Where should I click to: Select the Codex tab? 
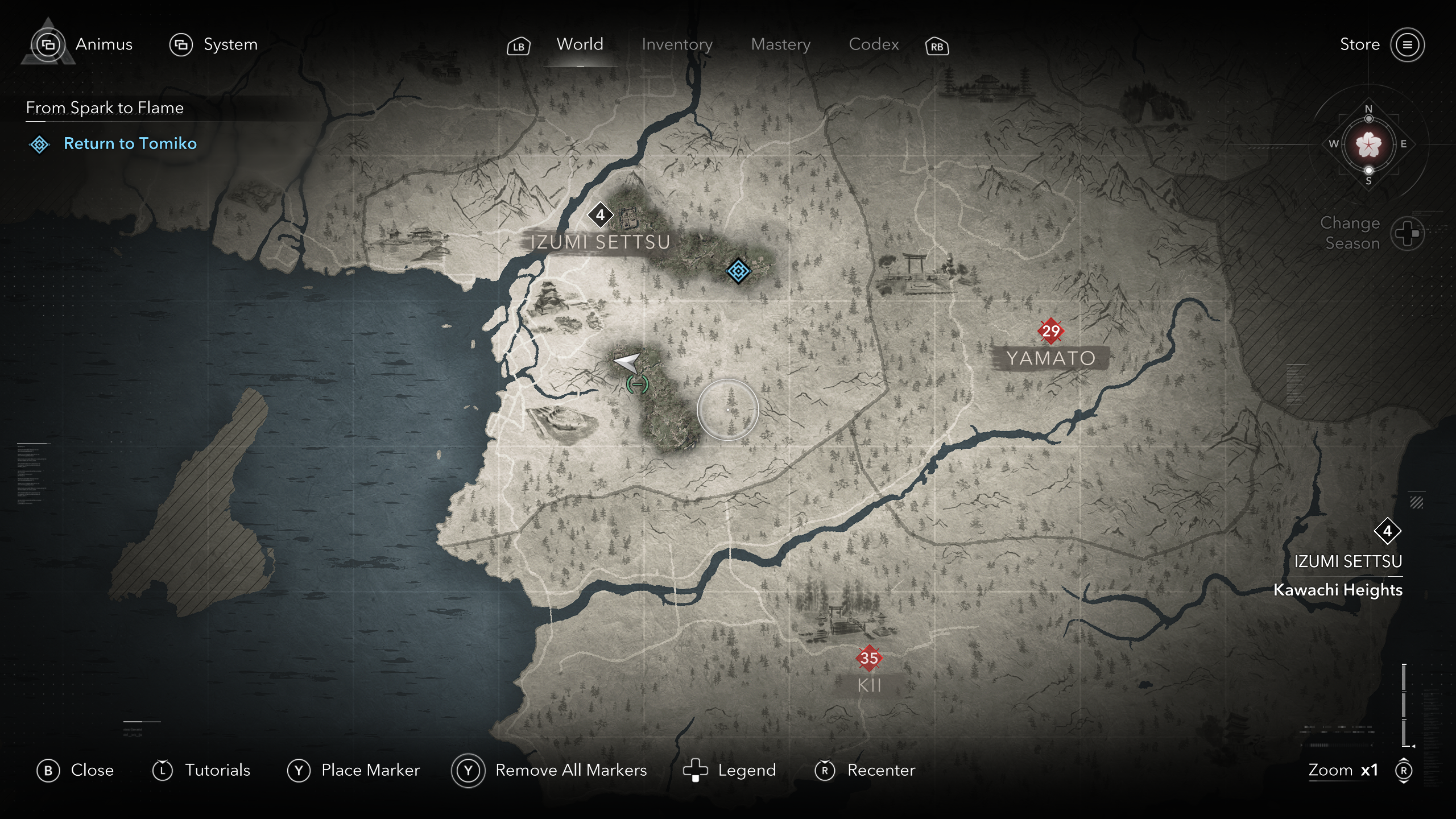pos(874,44)
